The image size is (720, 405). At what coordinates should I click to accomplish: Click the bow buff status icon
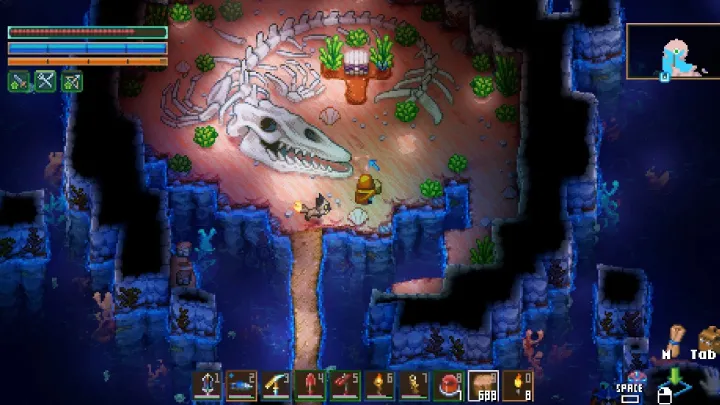pos(71,81)
